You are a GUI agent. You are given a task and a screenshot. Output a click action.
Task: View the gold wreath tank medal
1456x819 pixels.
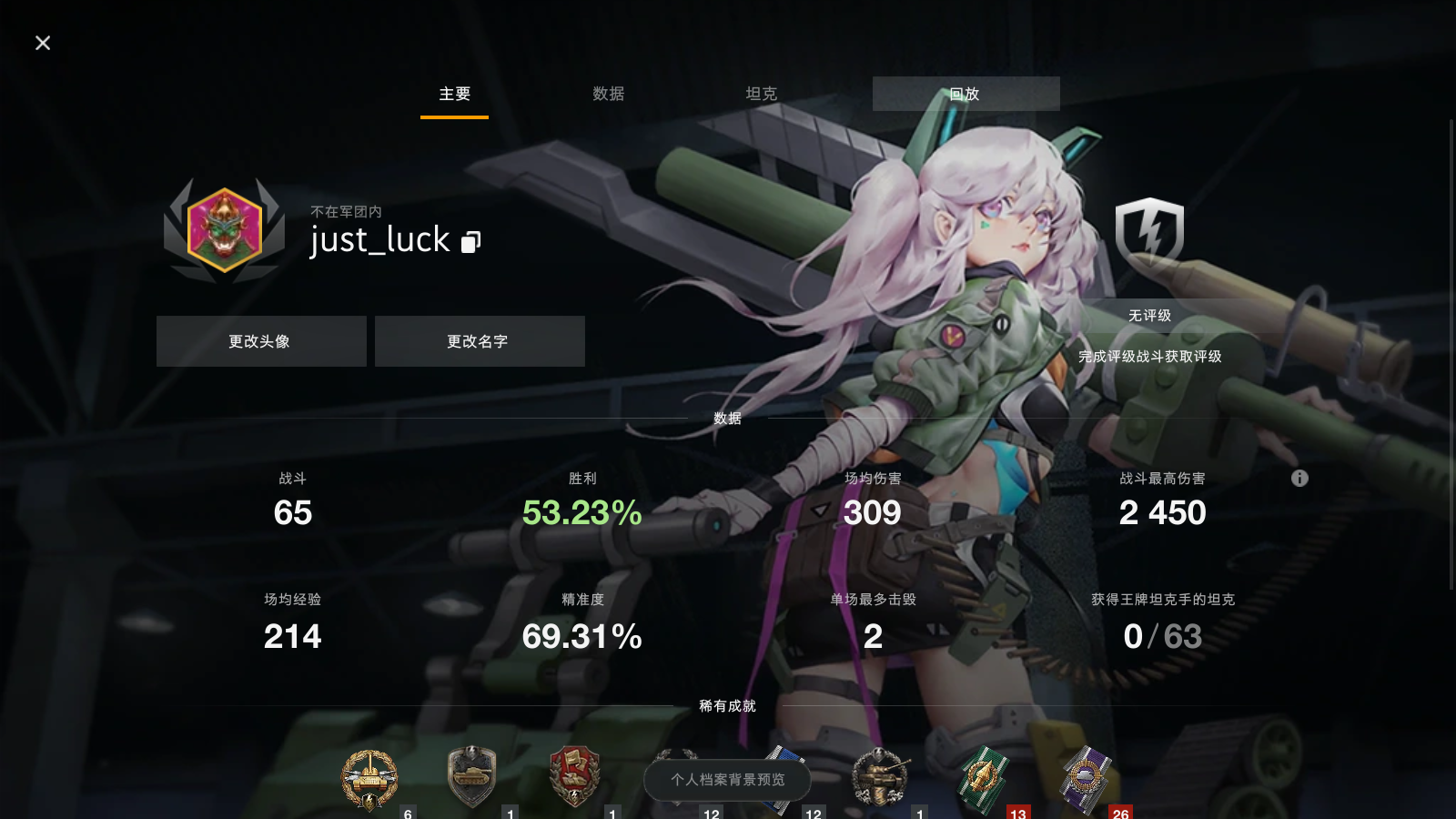point(369,778)
